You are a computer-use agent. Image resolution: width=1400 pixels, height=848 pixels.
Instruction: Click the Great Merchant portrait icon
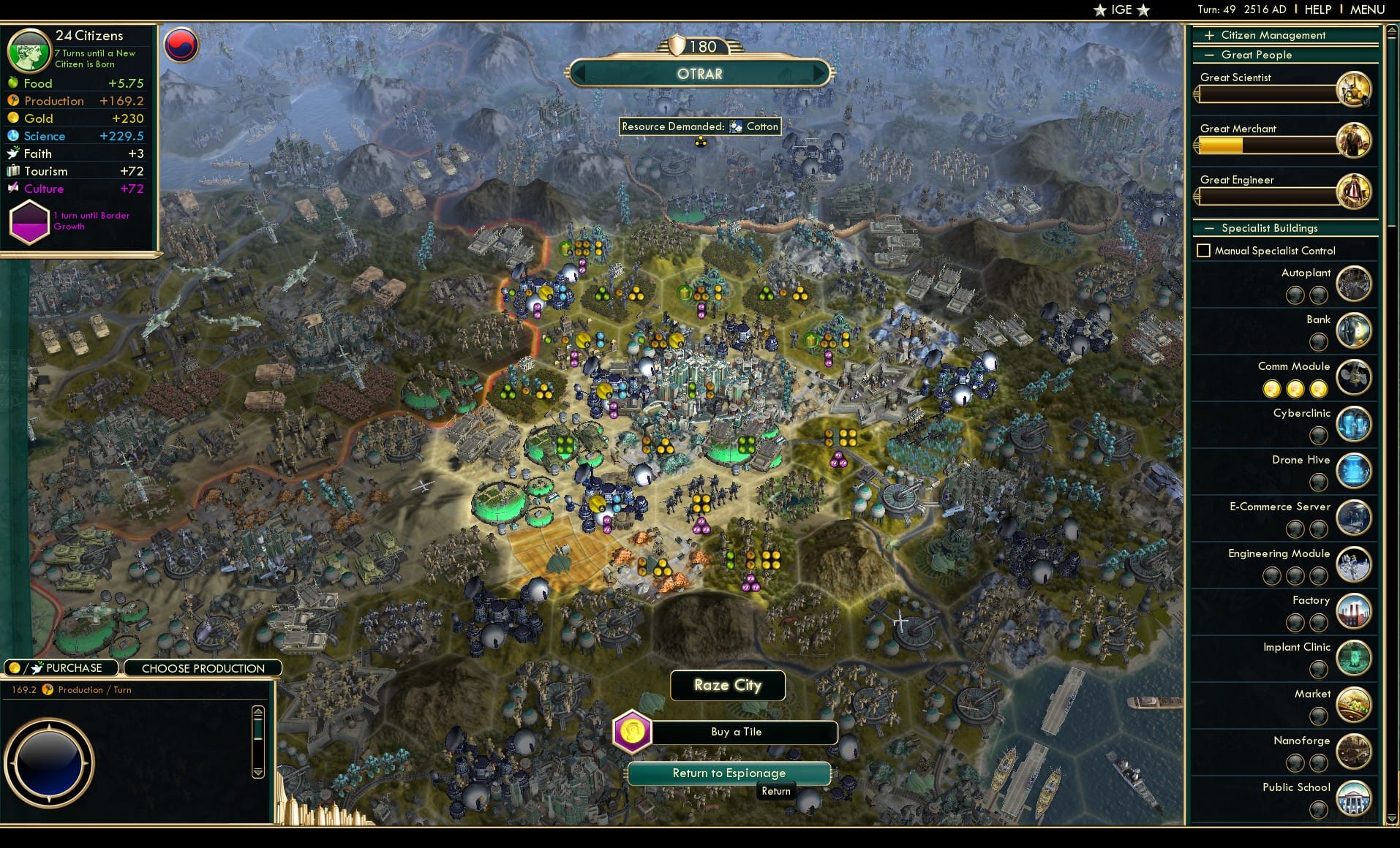(1356, 140)
